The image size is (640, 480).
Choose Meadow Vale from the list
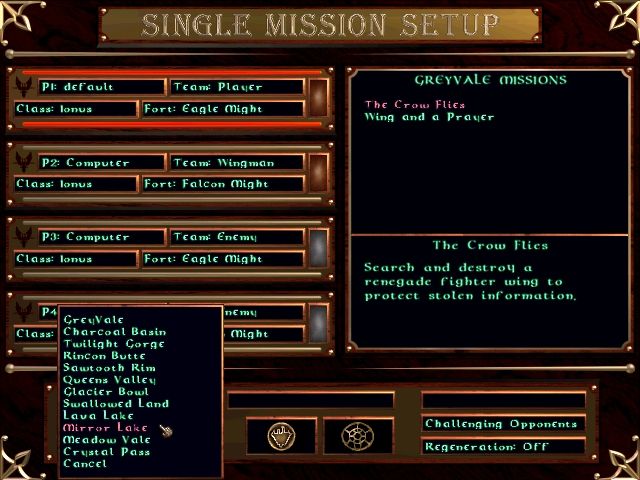106,440
